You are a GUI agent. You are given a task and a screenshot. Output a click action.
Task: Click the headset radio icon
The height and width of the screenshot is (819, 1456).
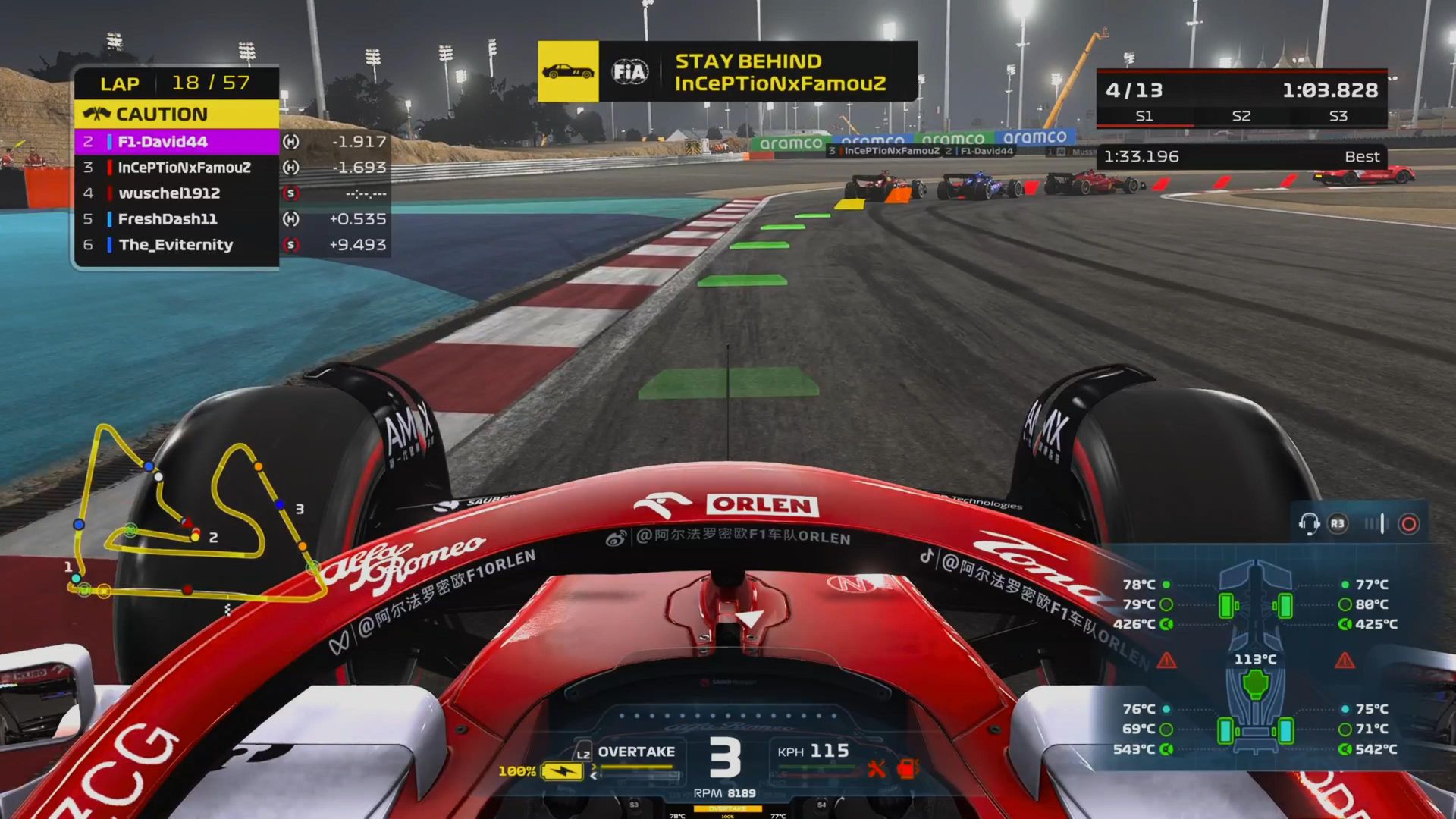point(1309,524)
